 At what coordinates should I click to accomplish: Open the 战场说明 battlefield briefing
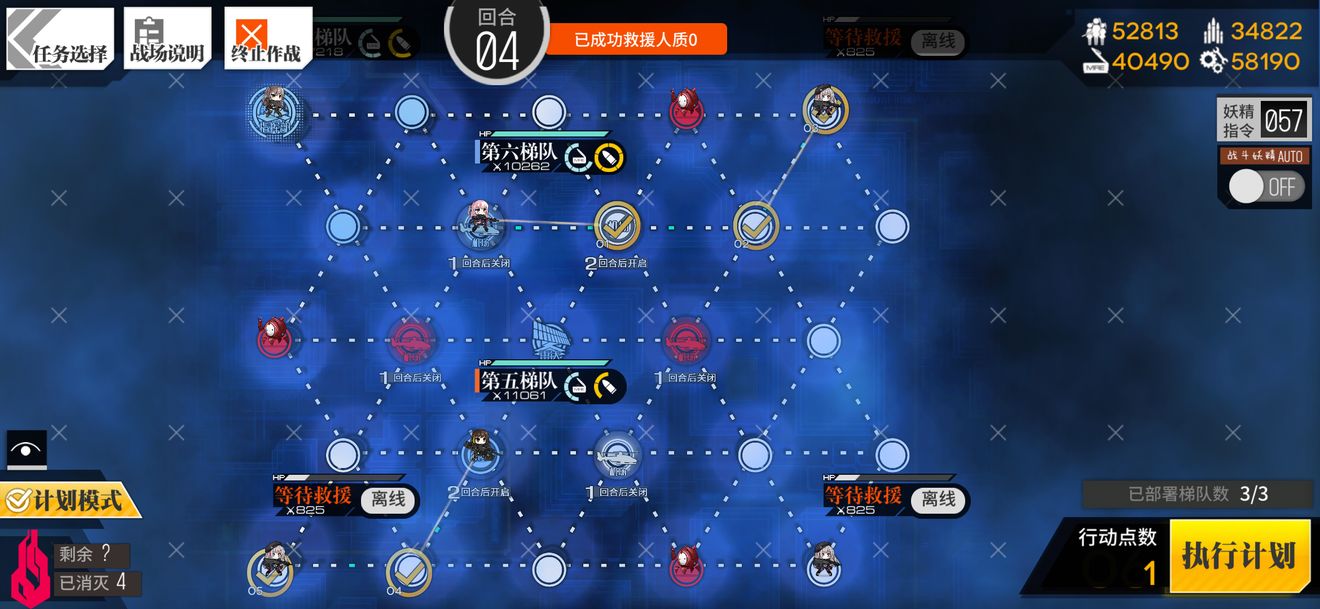click(x=167, y=40)
